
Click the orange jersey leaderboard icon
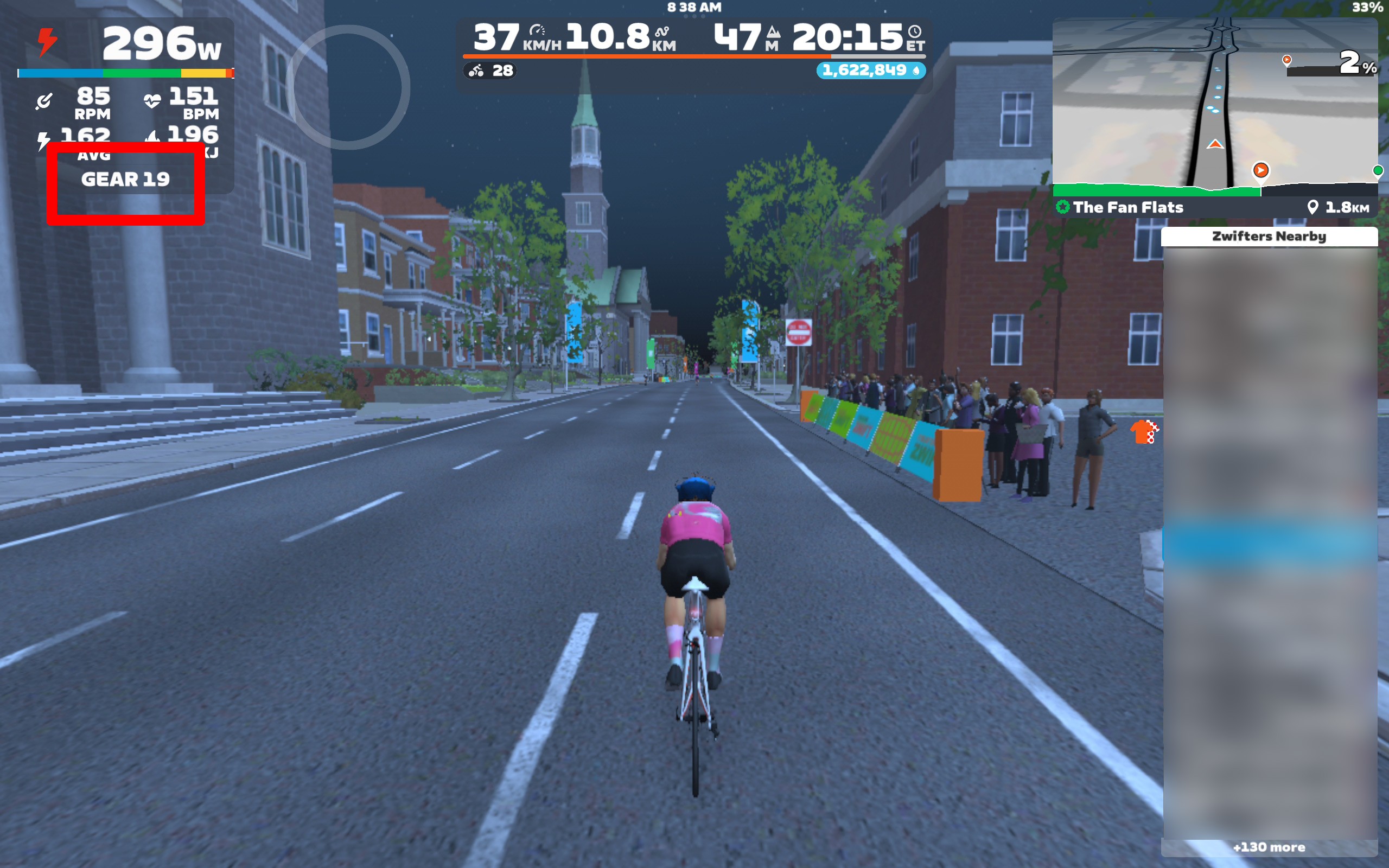pyautogui.click(x=1144, y=432)
